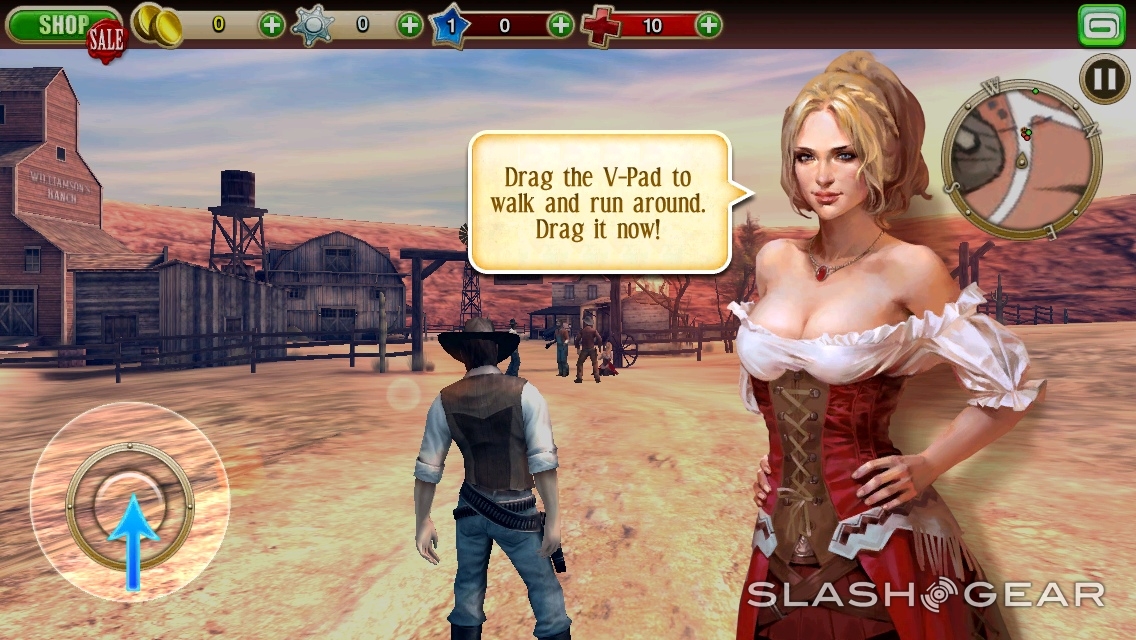Image resolution: width=1136 pixels, height=640 pixels.
Task: Add experience with the plus next to level star
Action: point(561,25)
